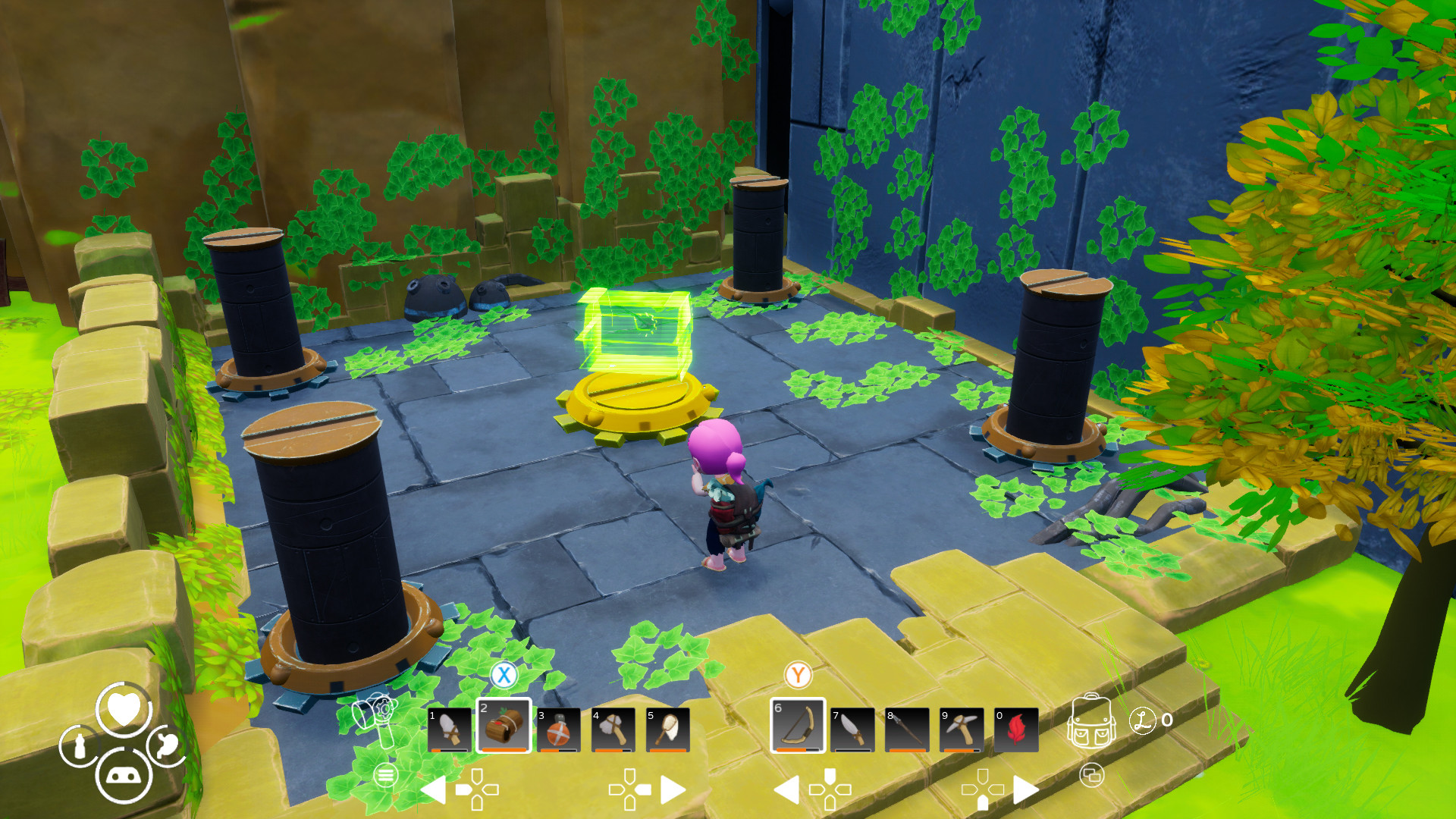Open the backpack inventory
1456x819 pixels.
1091,722
